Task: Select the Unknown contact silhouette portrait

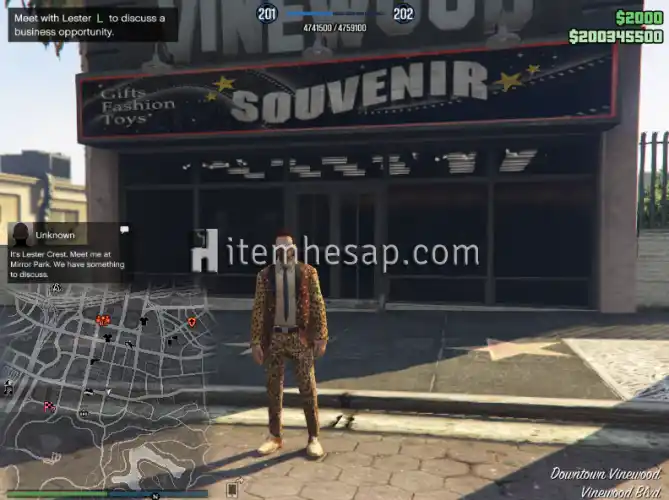Action: 20,235
